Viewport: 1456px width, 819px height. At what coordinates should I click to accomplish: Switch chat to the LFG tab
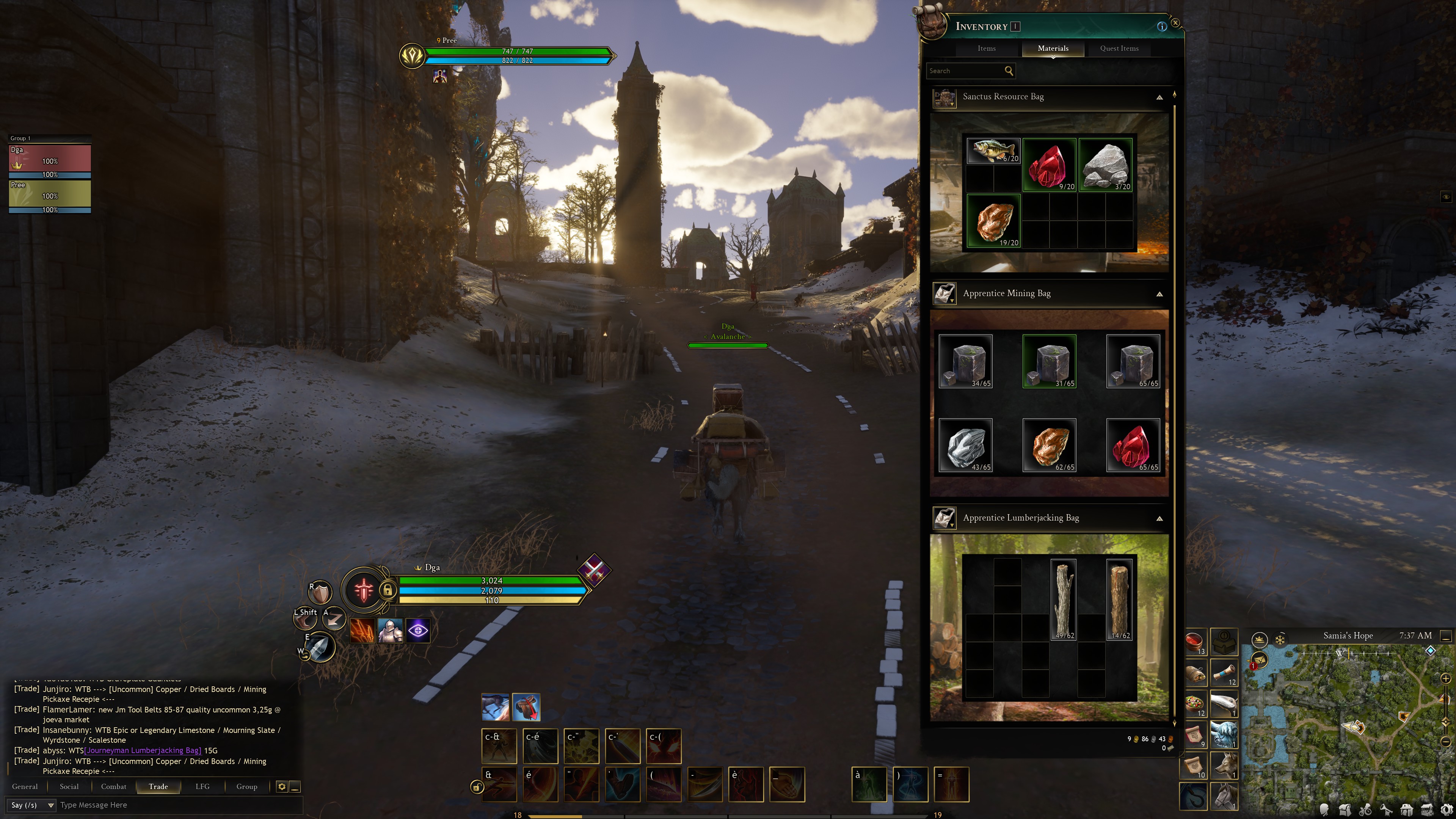tap(202, 787)
